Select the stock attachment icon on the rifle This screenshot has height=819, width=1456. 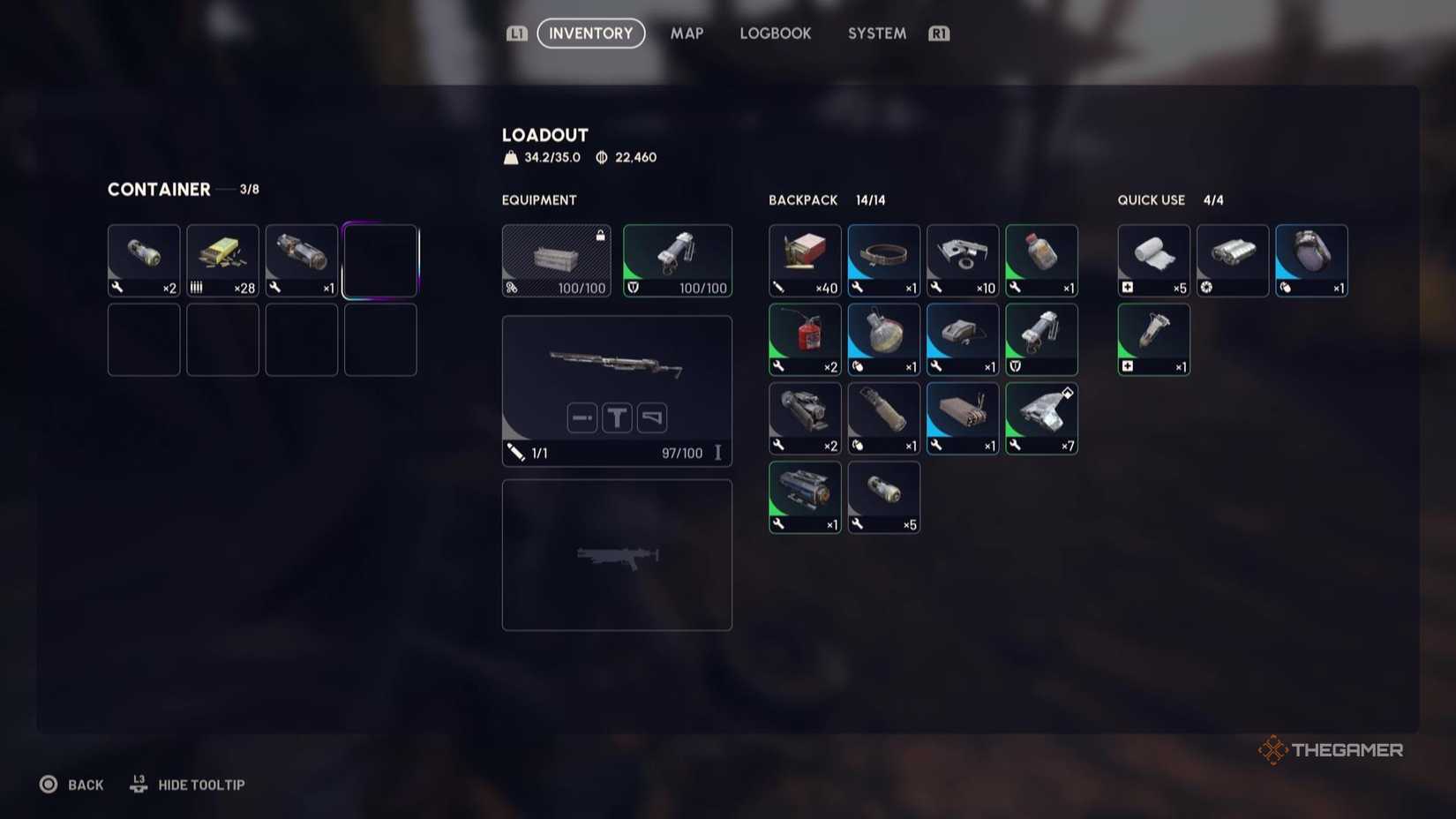click(x=651, y=417)
